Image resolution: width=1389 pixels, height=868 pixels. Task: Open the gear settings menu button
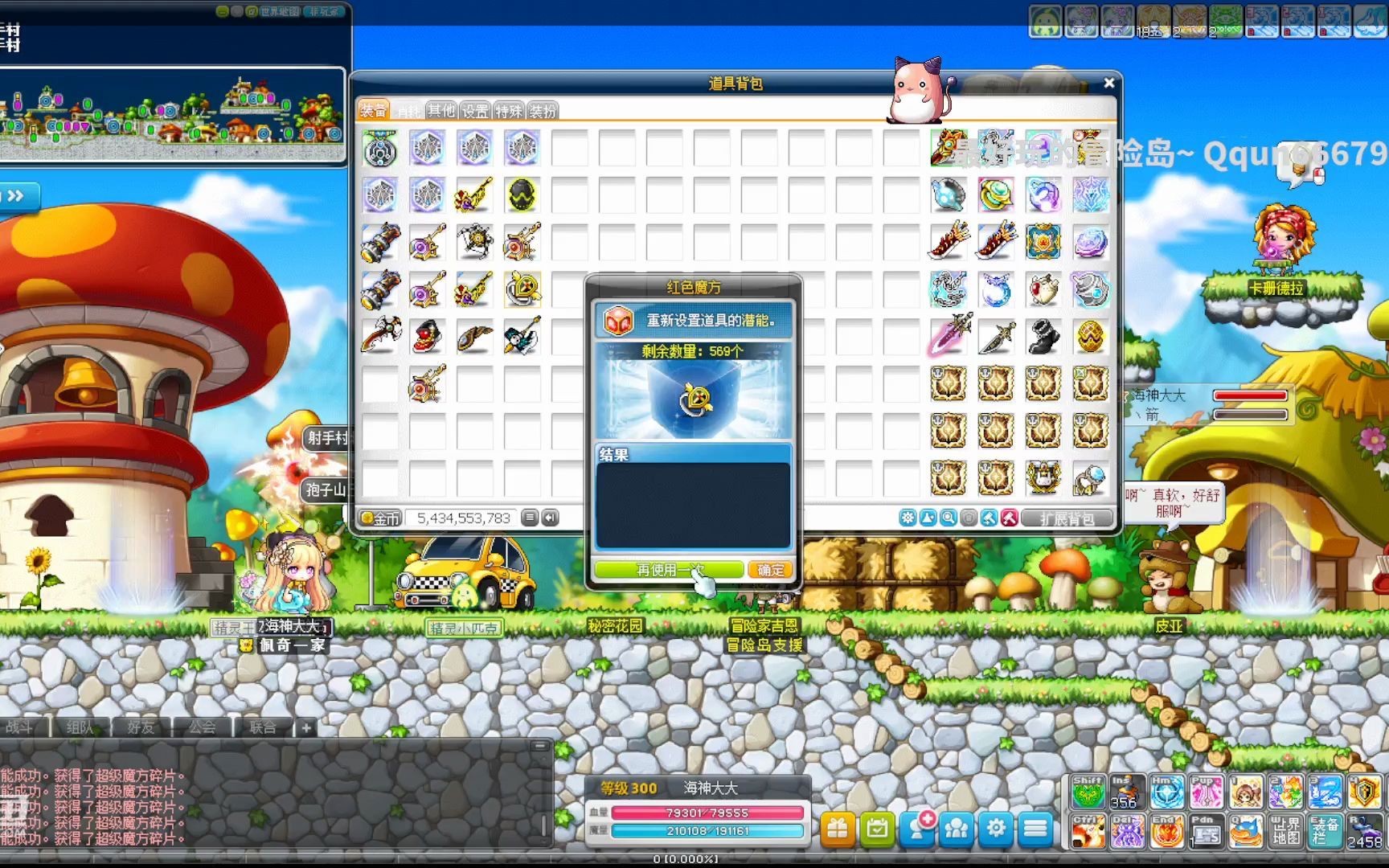996,829
